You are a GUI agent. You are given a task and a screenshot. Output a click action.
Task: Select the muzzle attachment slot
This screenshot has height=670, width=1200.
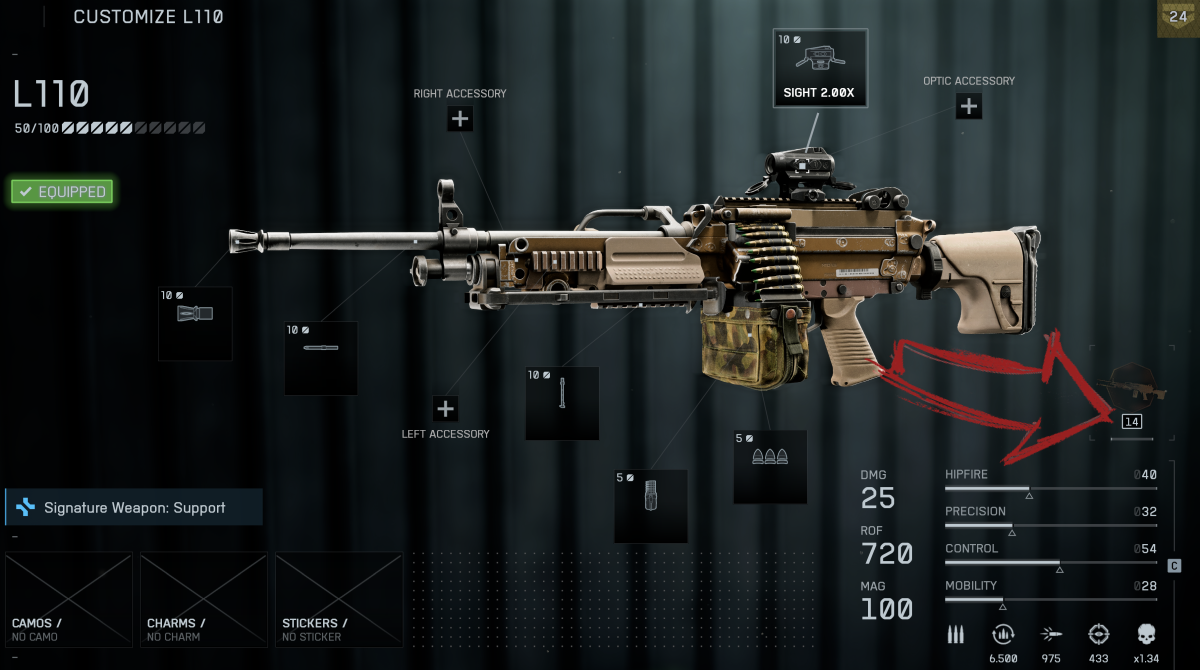[195, 323]
